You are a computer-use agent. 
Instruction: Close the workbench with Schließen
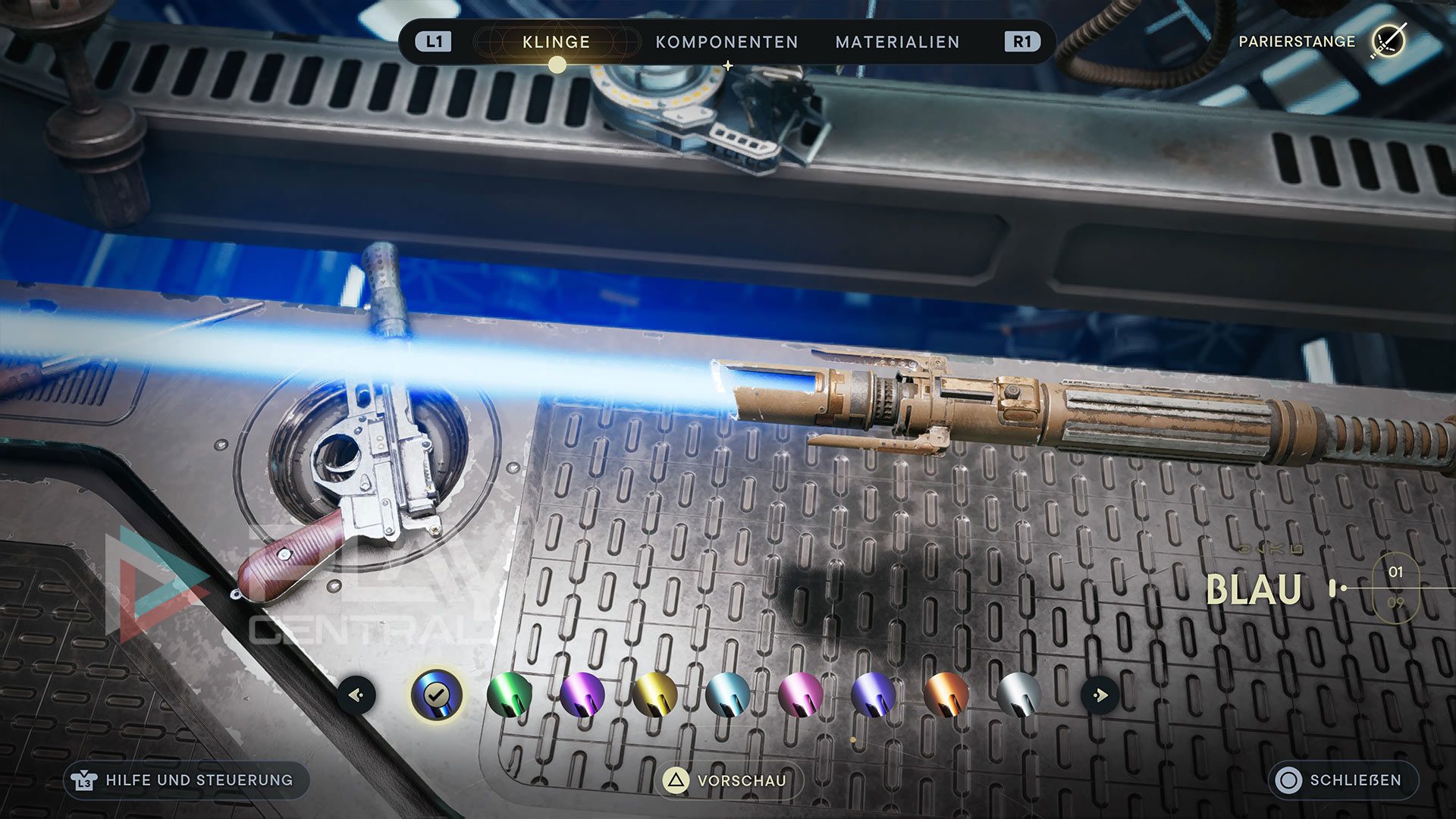1343,780
